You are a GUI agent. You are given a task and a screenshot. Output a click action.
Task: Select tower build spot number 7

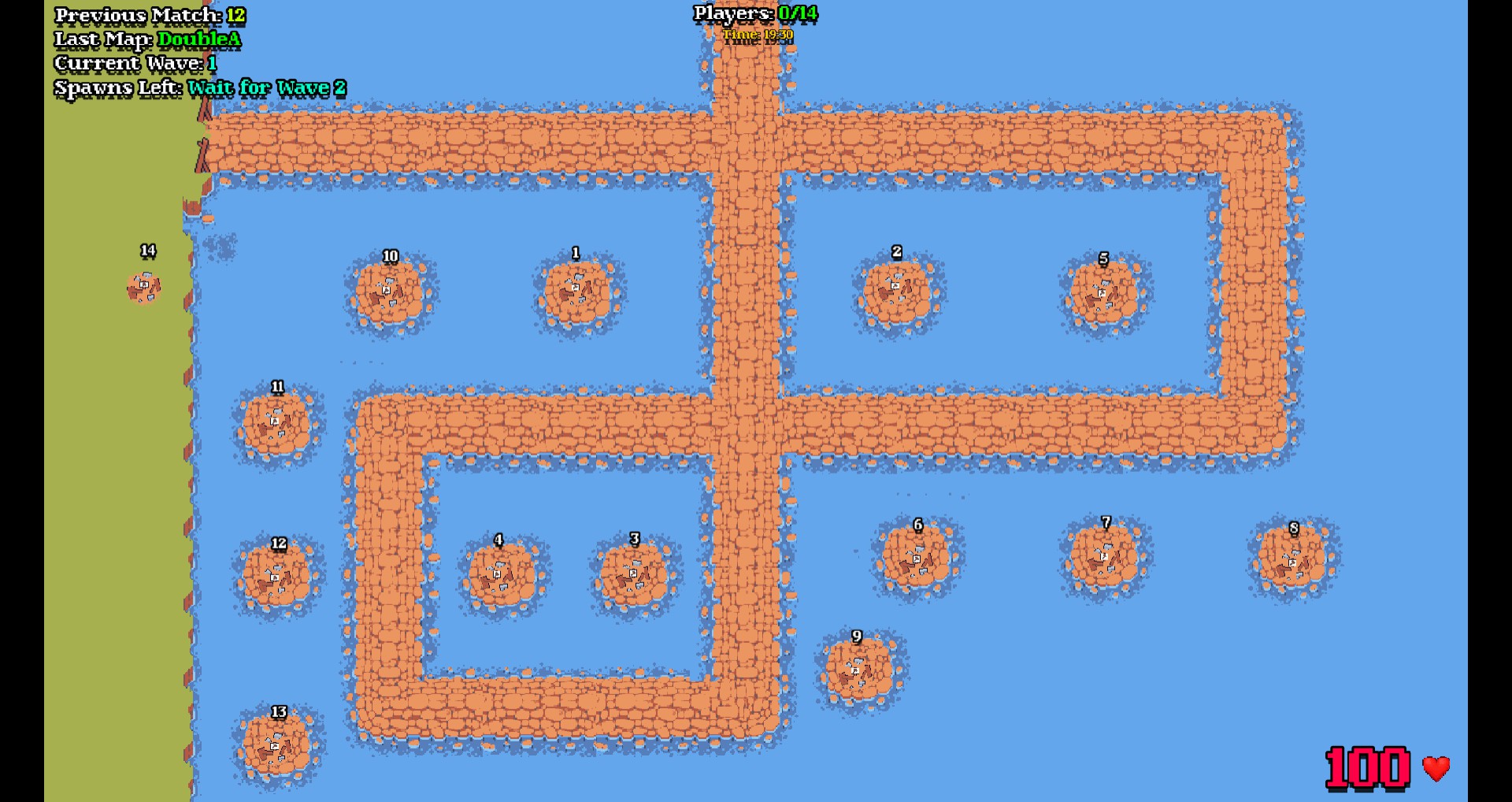(x=1105, y=557)
